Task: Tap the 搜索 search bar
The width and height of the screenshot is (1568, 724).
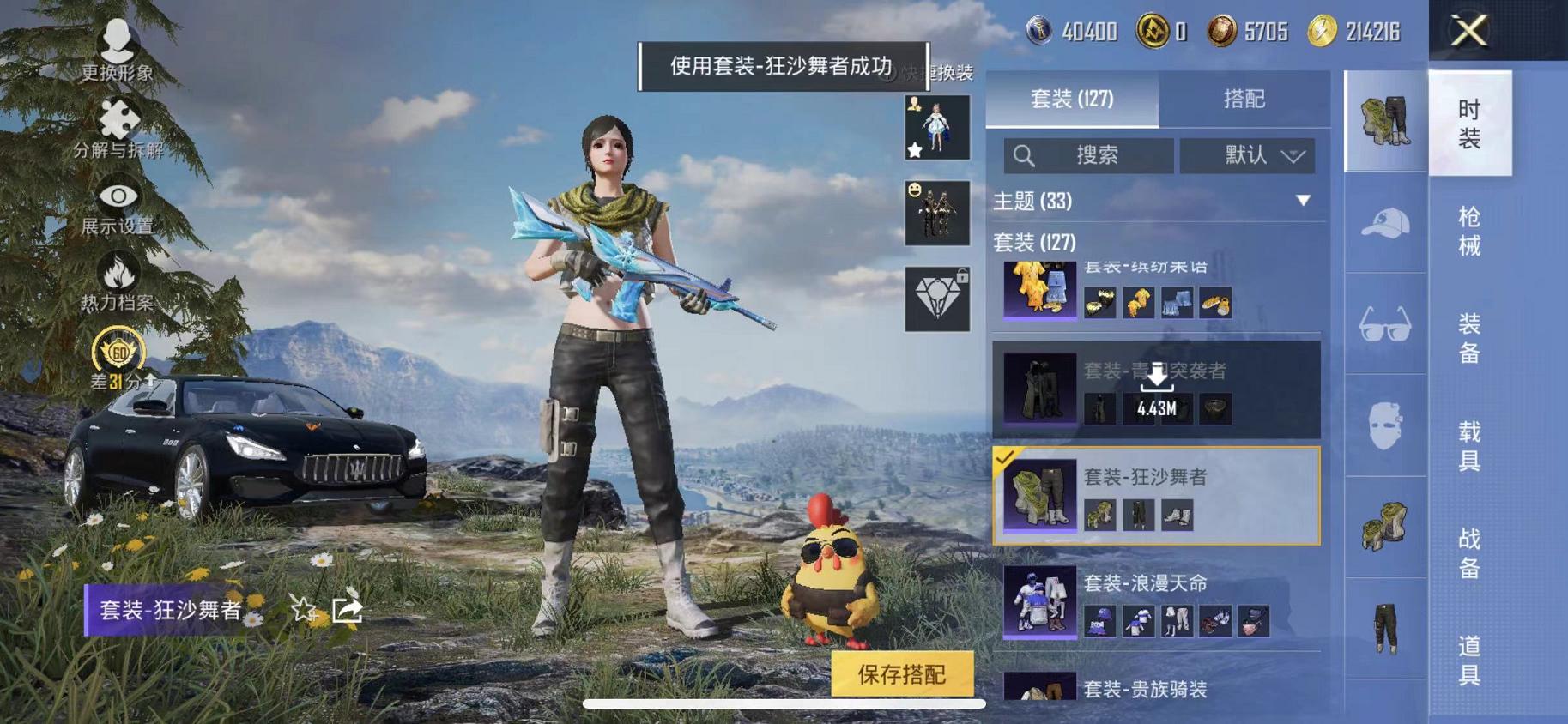Action: click(x=1090, y=156)
